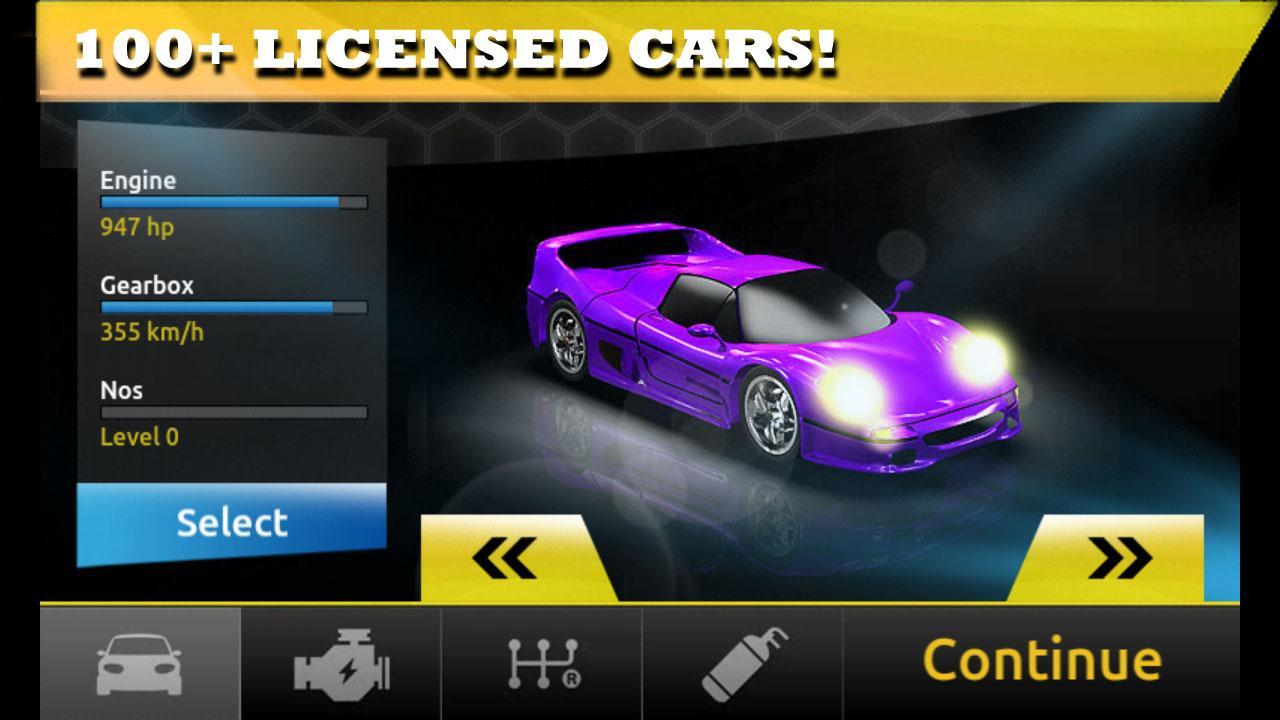Screen dimensions: 1280x720
Task: Click the Nos Level 0 progress bar
Action: click(233, 411)
